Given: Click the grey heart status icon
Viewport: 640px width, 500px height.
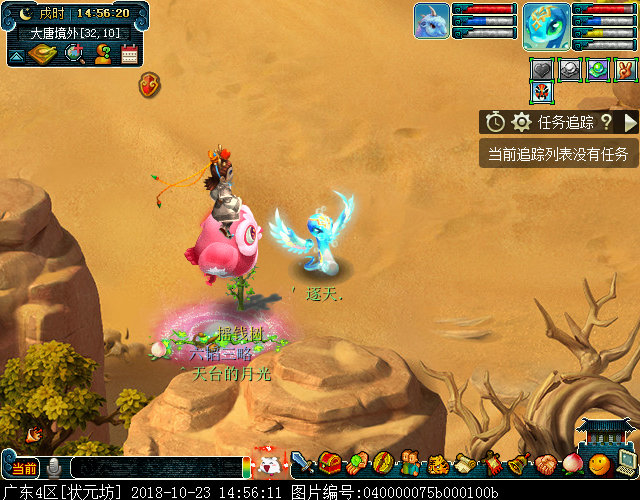Looking at the screenshot, I should [542, 69].
